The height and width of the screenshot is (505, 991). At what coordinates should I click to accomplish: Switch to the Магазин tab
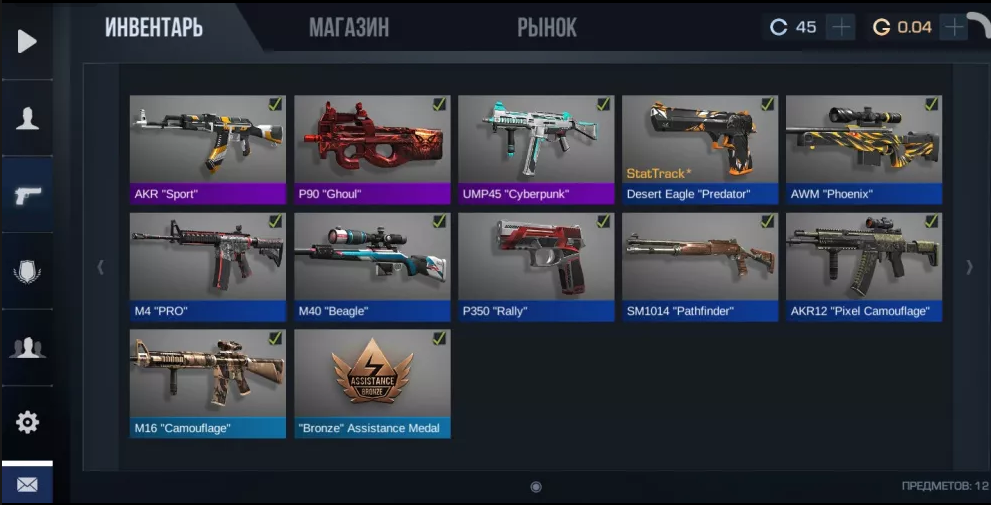tap(349, 28)
